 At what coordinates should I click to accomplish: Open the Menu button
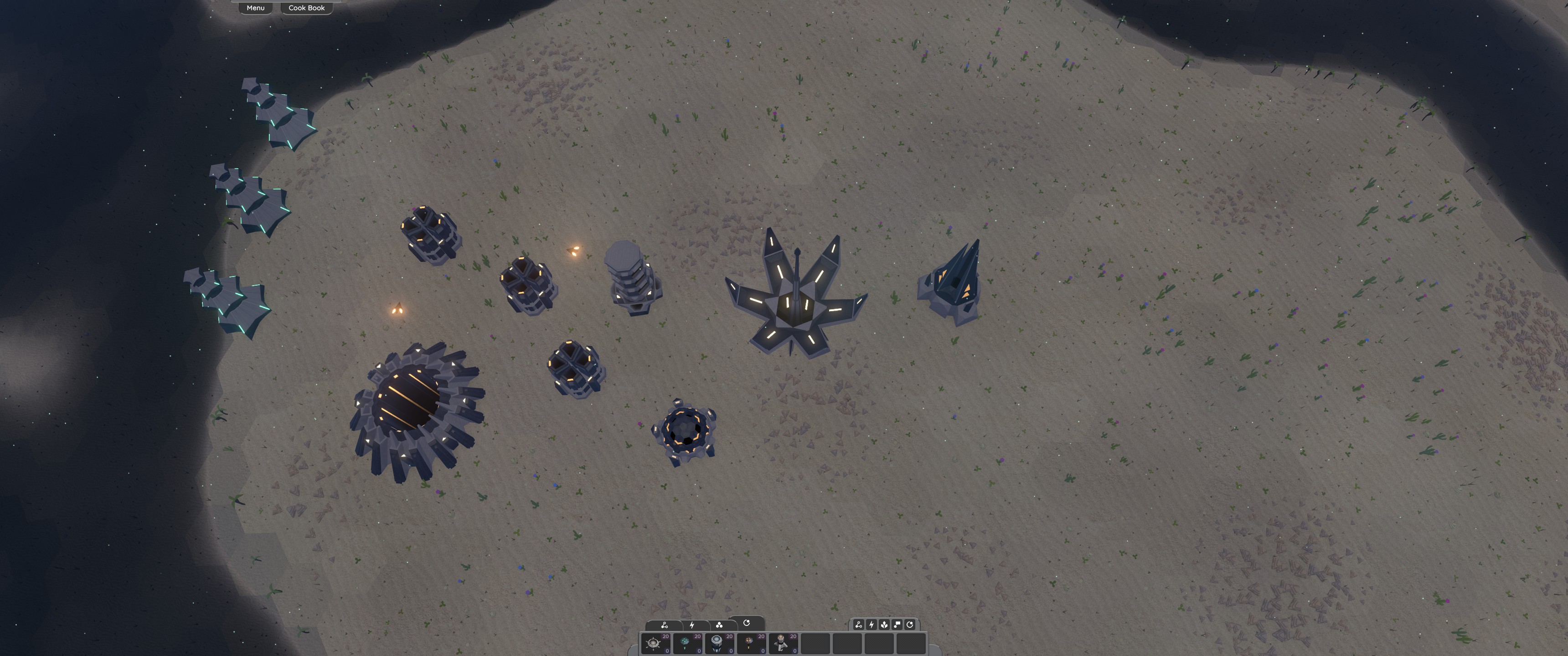(256, 8)
